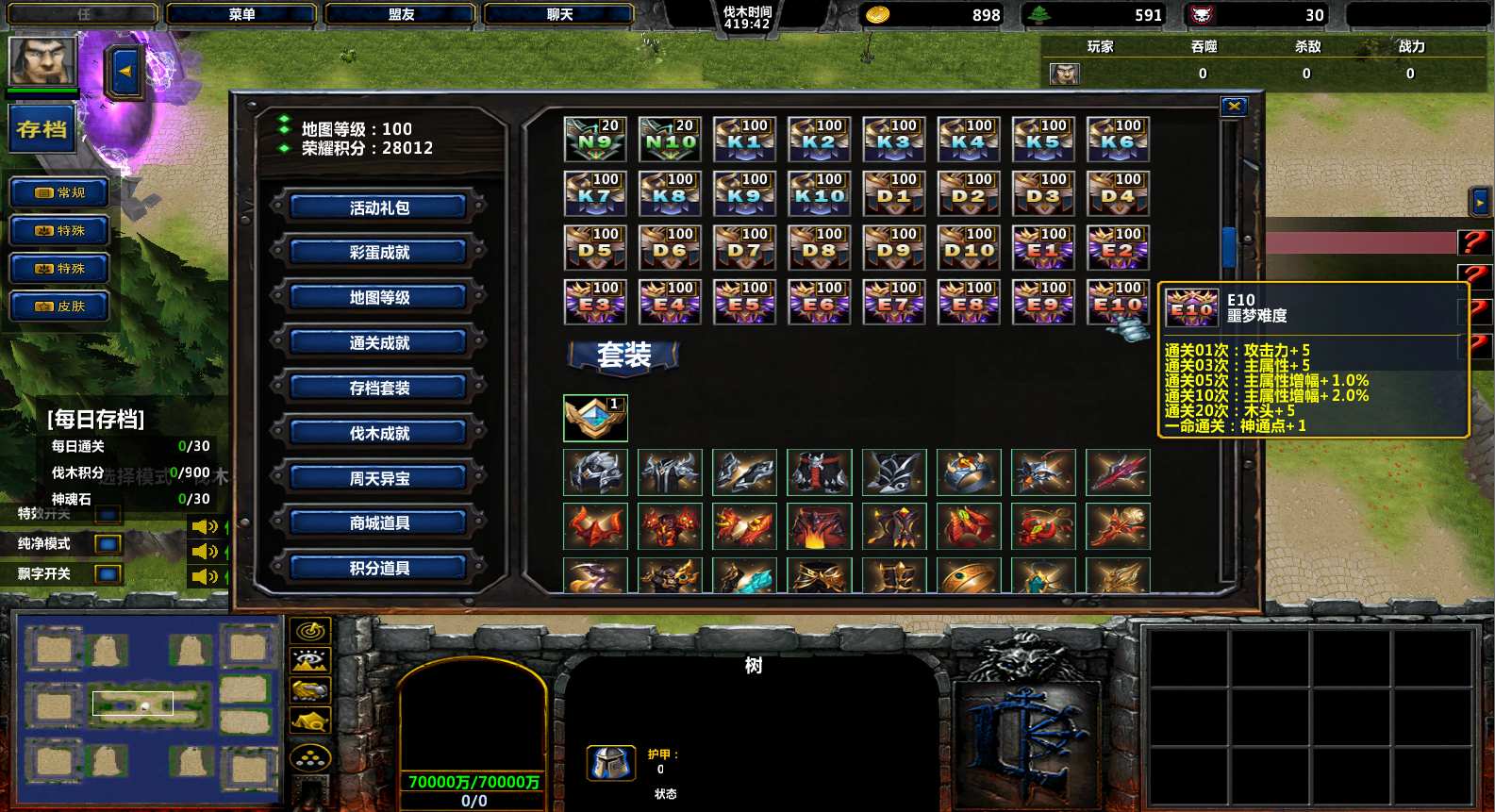1495x812 pixels.
Task: Click the 存档 save button
Action: (x=42, y=129)
